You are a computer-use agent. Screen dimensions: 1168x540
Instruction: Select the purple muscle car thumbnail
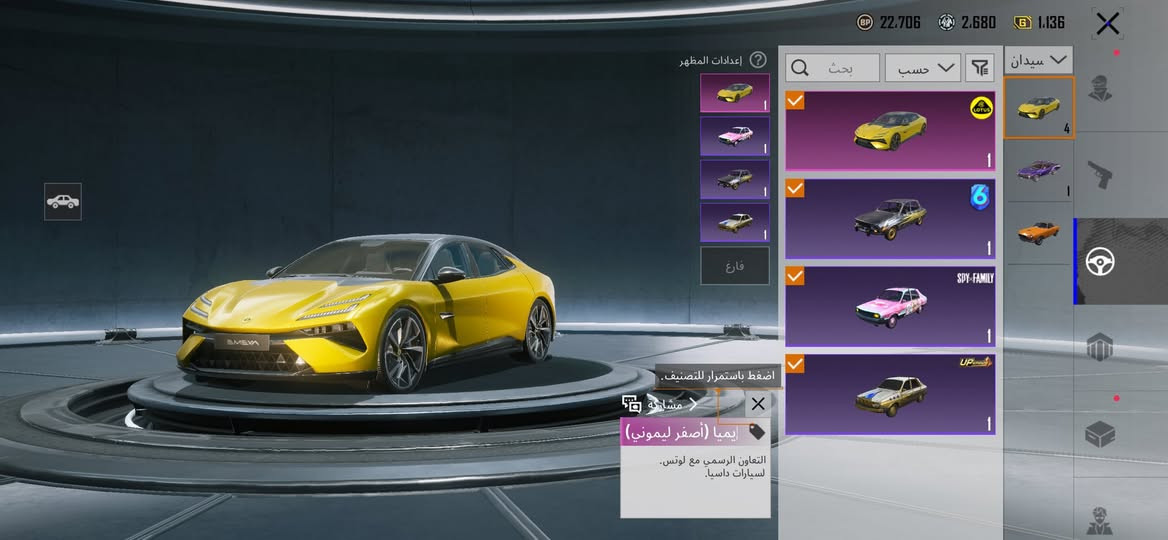[1039, 170]
